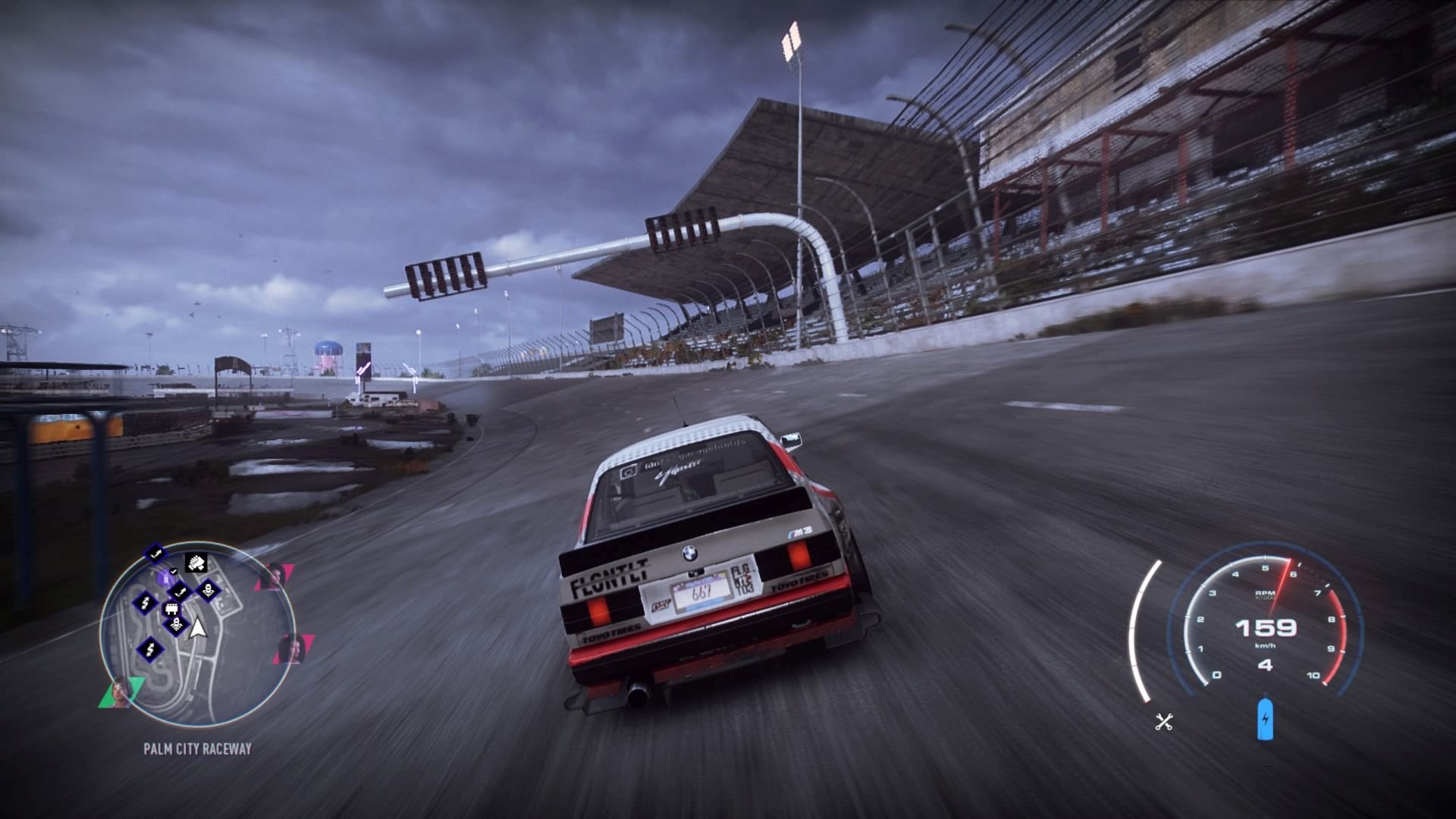Toggle the checkmark badge above the garage icon
This screenshot has width=1456, height=819.
[173, 571]
